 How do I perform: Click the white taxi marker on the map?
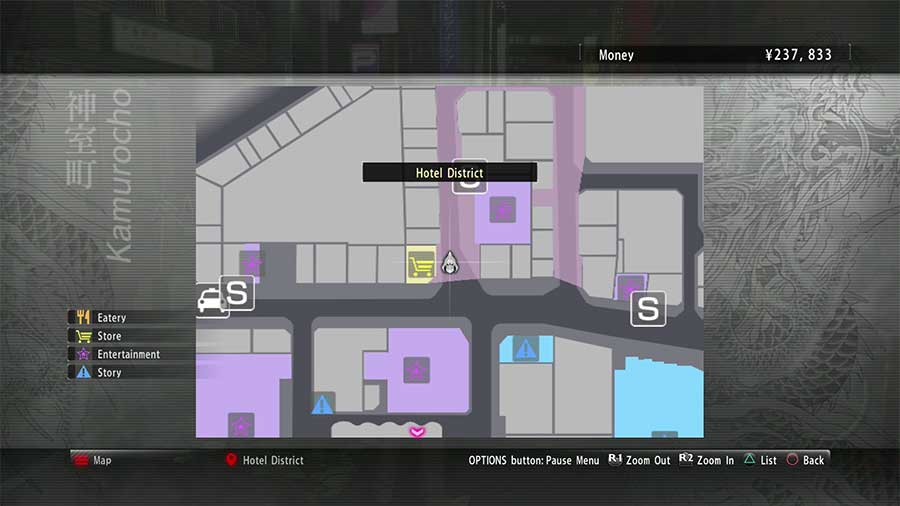212,300
